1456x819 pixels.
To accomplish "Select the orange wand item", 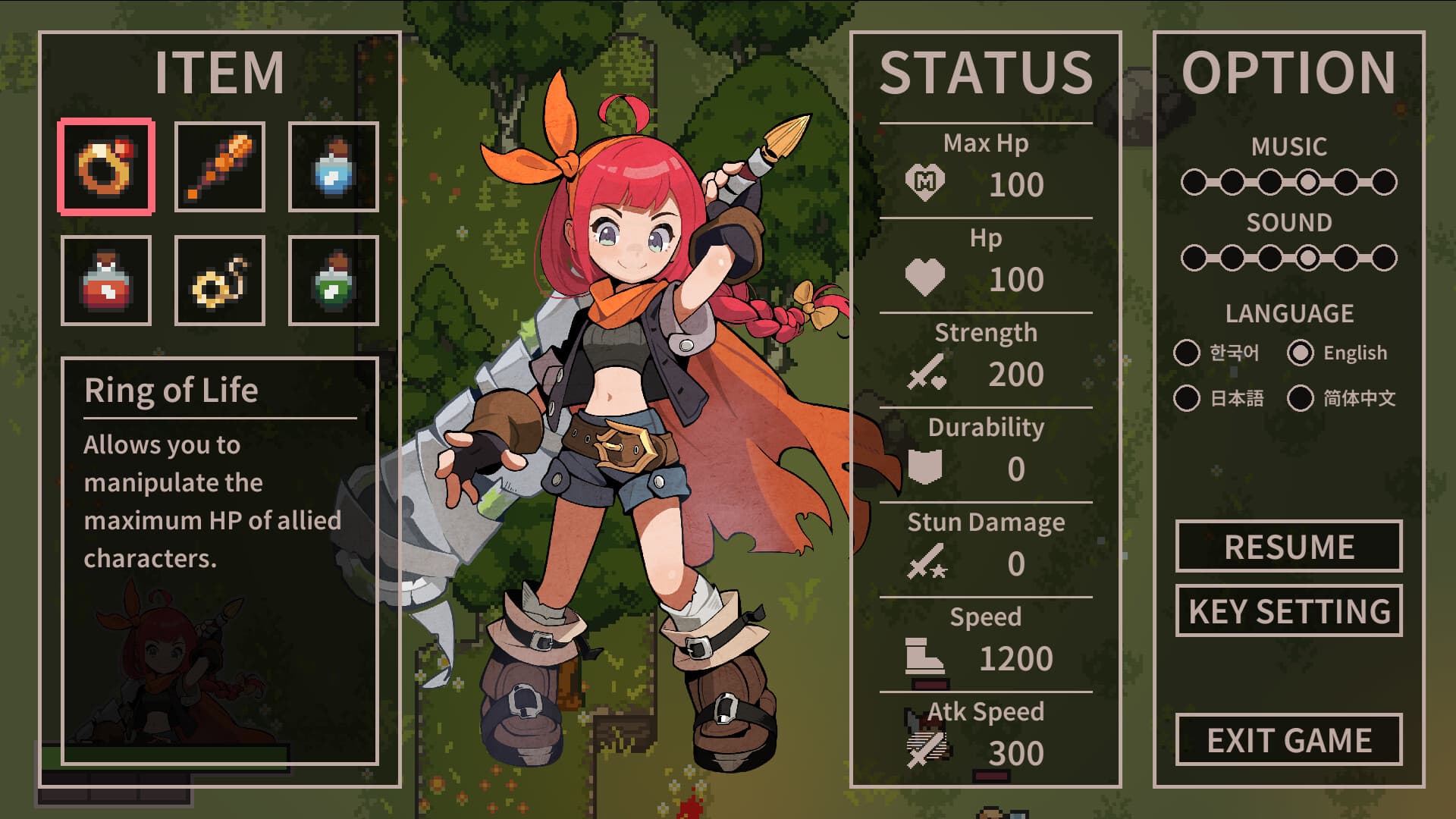I will (219, 165).
